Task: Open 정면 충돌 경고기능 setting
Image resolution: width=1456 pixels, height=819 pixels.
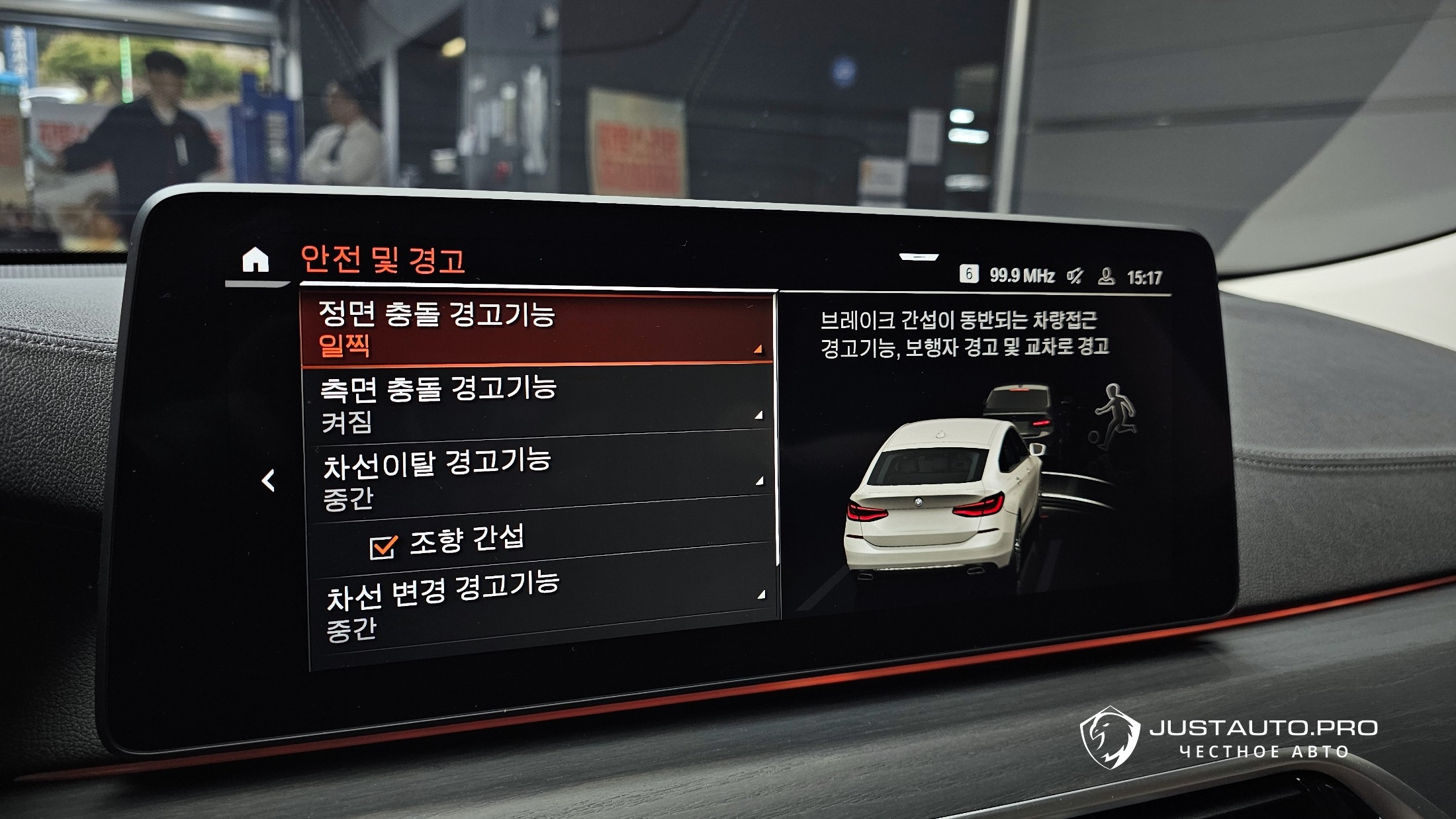Action: coord(536,329)
